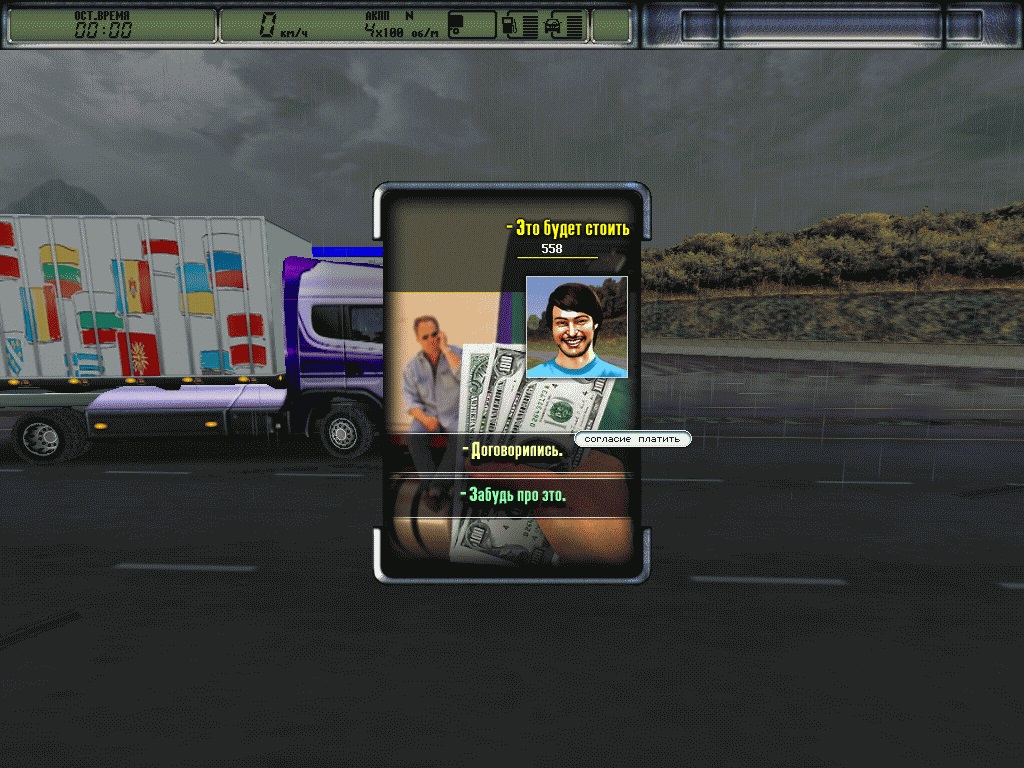Decline by choosing "Забудь про это."
Image resolution: width=1024 pixels, height=768 pixels.
click(x=514, y=495)
